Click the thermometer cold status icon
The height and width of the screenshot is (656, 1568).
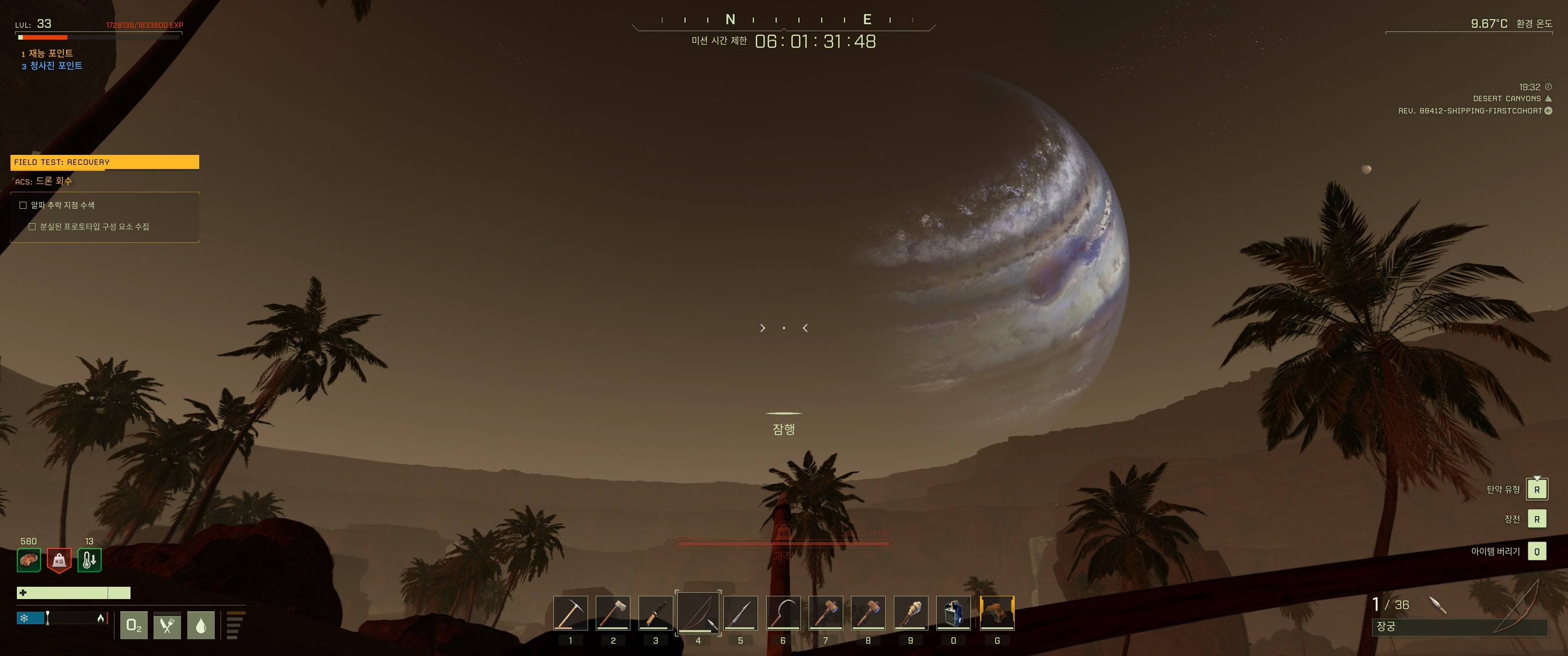click(89, 560)
